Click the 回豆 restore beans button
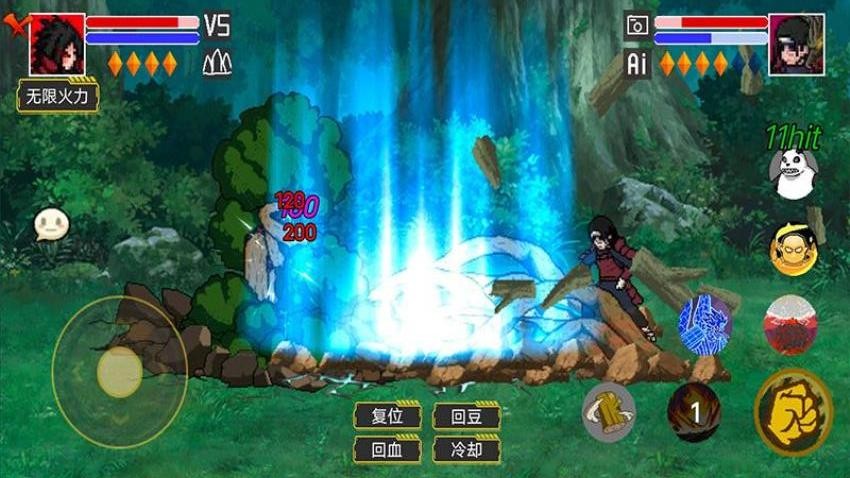This screenshot has height=478, width=850. click(x=466, y=416)
